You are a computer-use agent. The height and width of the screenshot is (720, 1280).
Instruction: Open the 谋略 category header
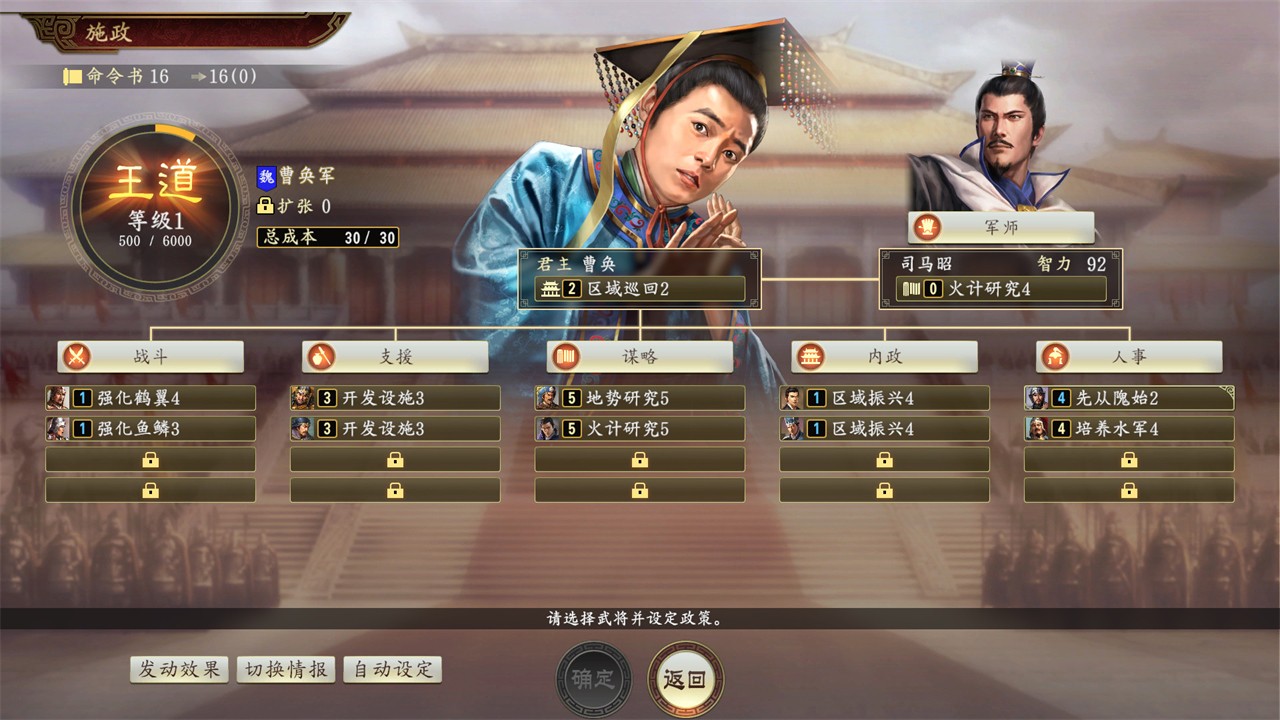(x=640, y=357)
